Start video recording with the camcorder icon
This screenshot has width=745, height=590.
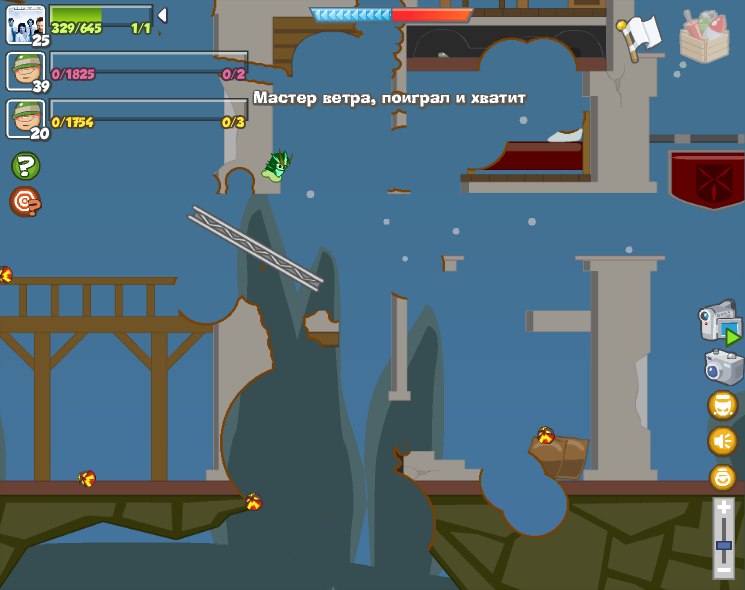(x=720, y=325)
